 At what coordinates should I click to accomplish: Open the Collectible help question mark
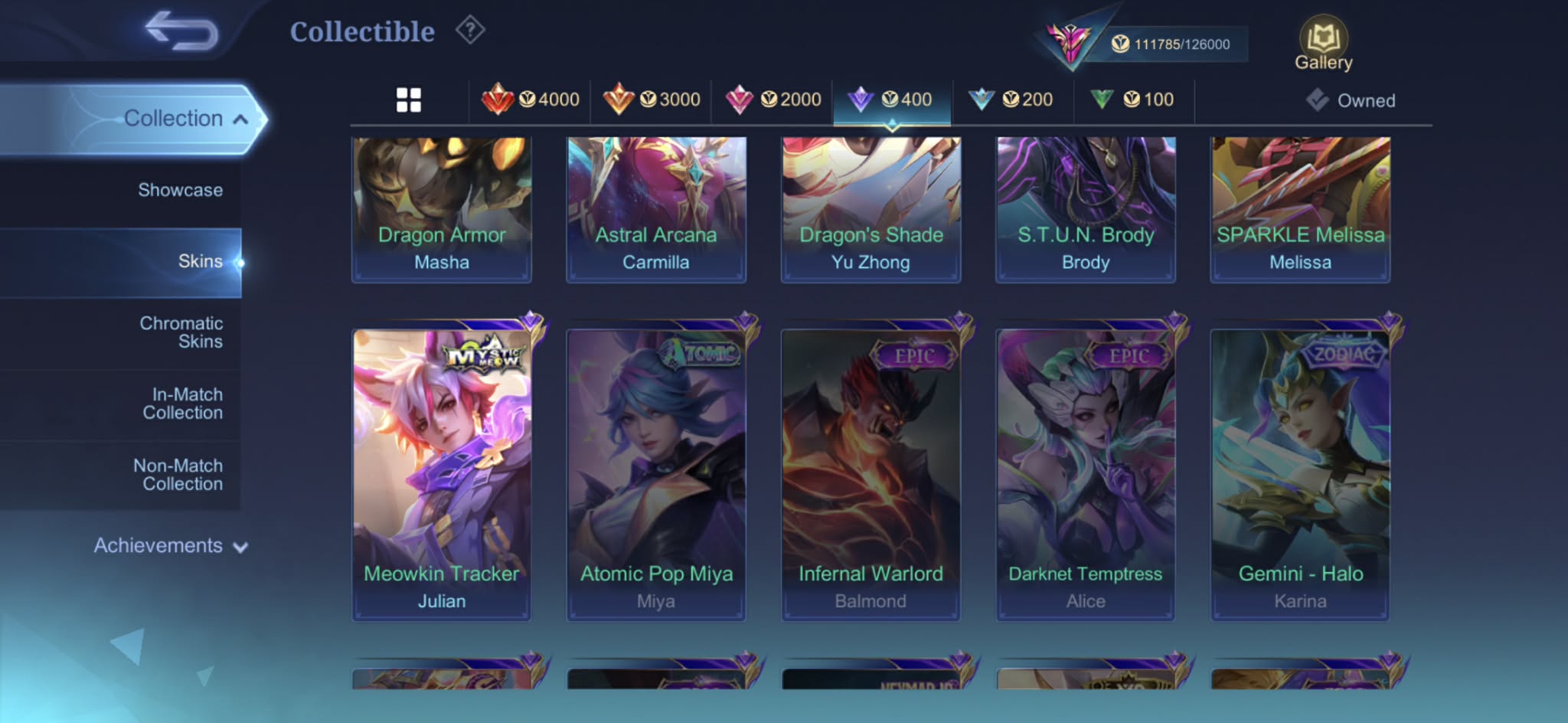click(470, 31)
